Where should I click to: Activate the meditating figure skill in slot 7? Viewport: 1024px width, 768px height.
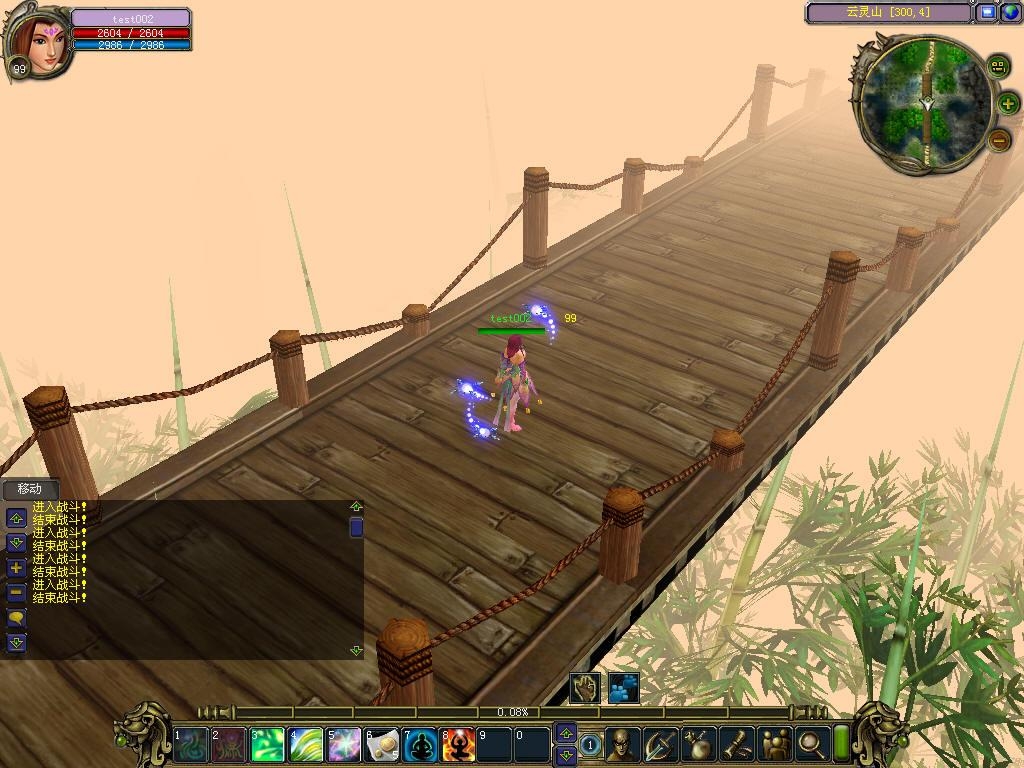pos(419,745)
